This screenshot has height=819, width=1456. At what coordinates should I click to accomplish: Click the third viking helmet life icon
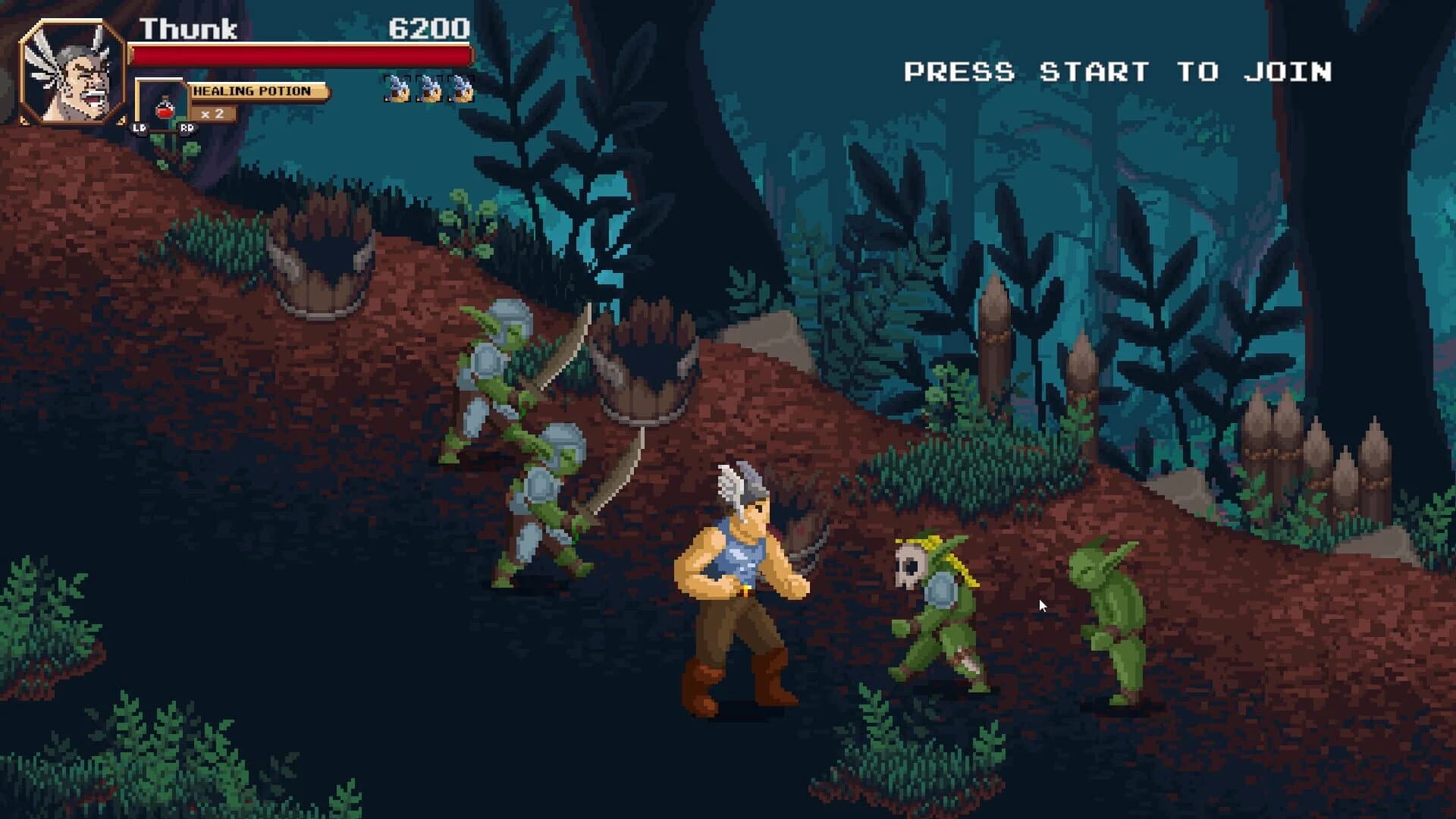pyautogui.click(x=460, y=87)
